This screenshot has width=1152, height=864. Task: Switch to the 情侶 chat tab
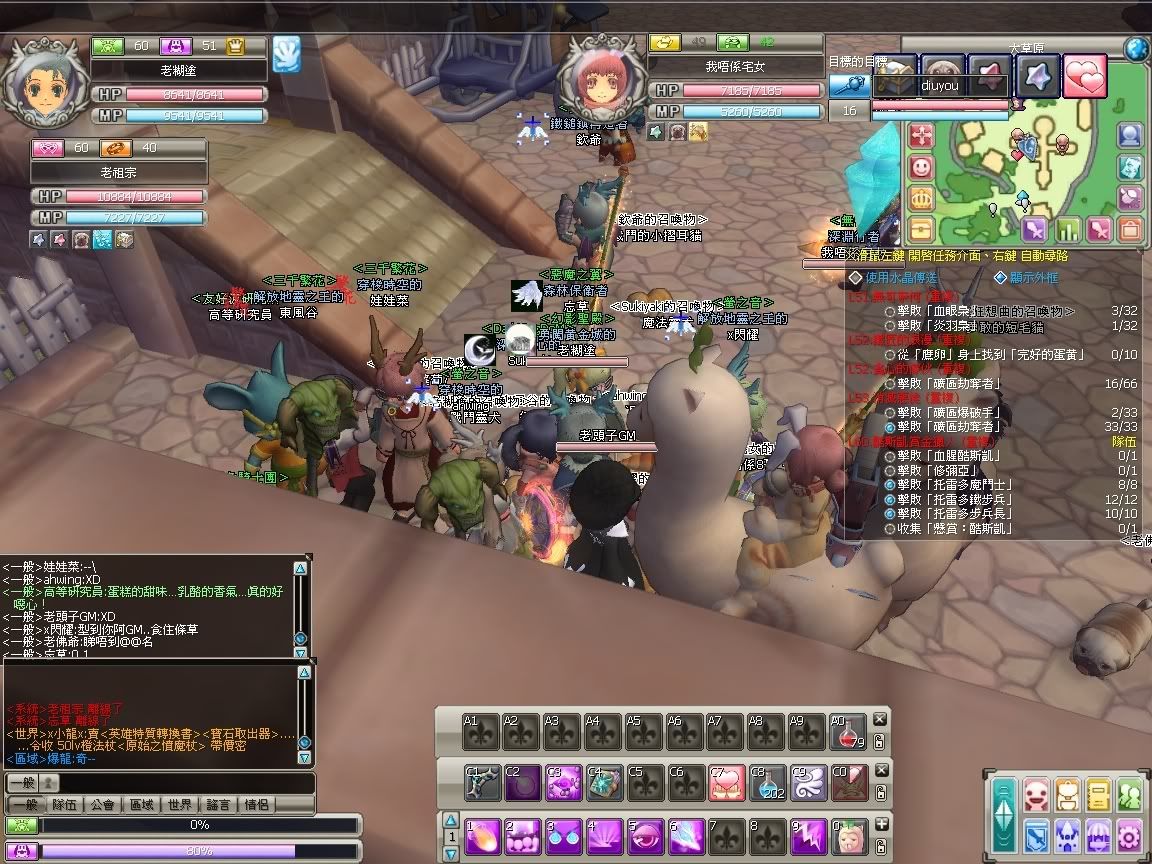(x=257, y=805)
